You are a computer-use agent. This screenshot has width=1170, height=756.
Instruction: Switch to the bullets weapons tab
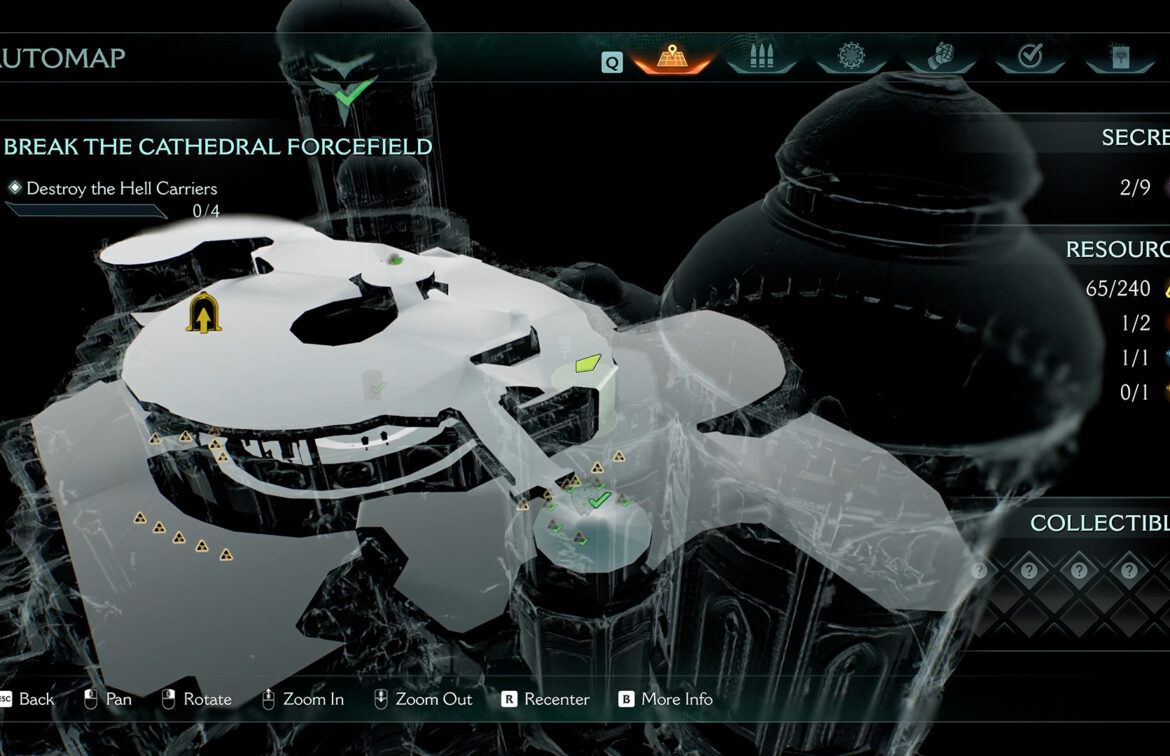tap(760, 56)
